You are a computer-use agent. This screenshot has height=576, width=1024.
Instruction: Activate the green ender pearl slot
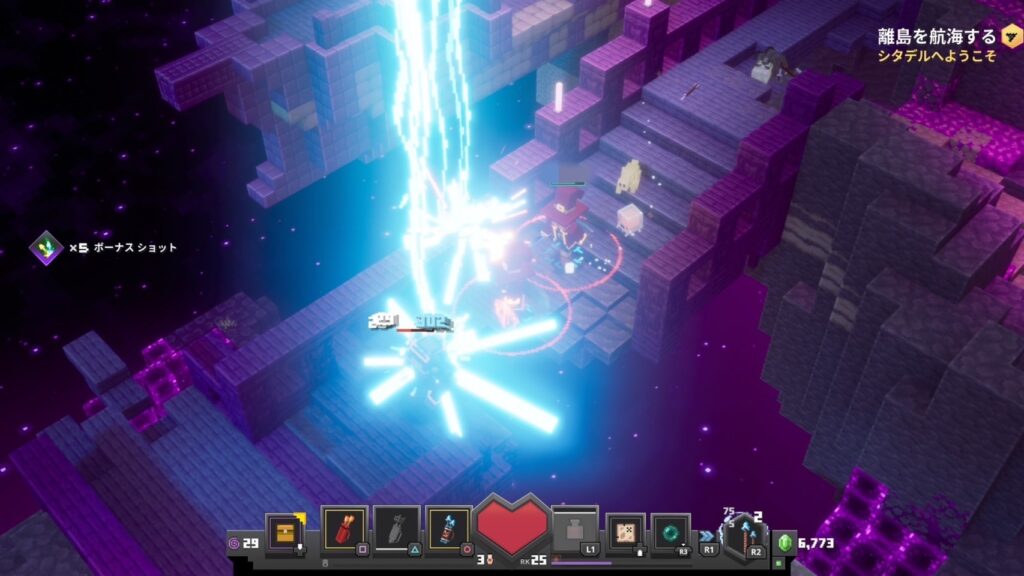[669, 532]
